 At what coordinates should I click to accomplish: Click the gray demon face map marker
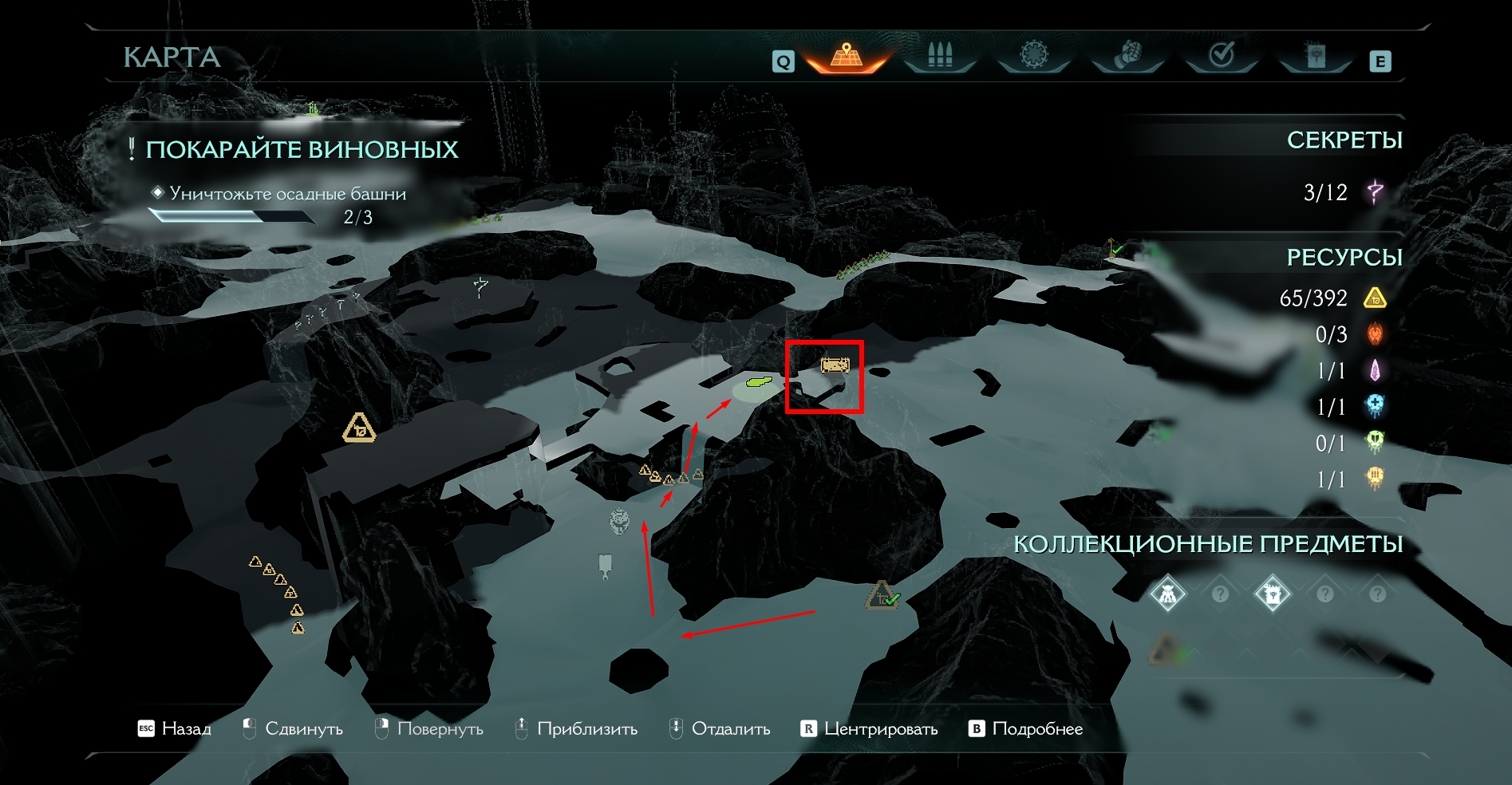pos(619,521)
